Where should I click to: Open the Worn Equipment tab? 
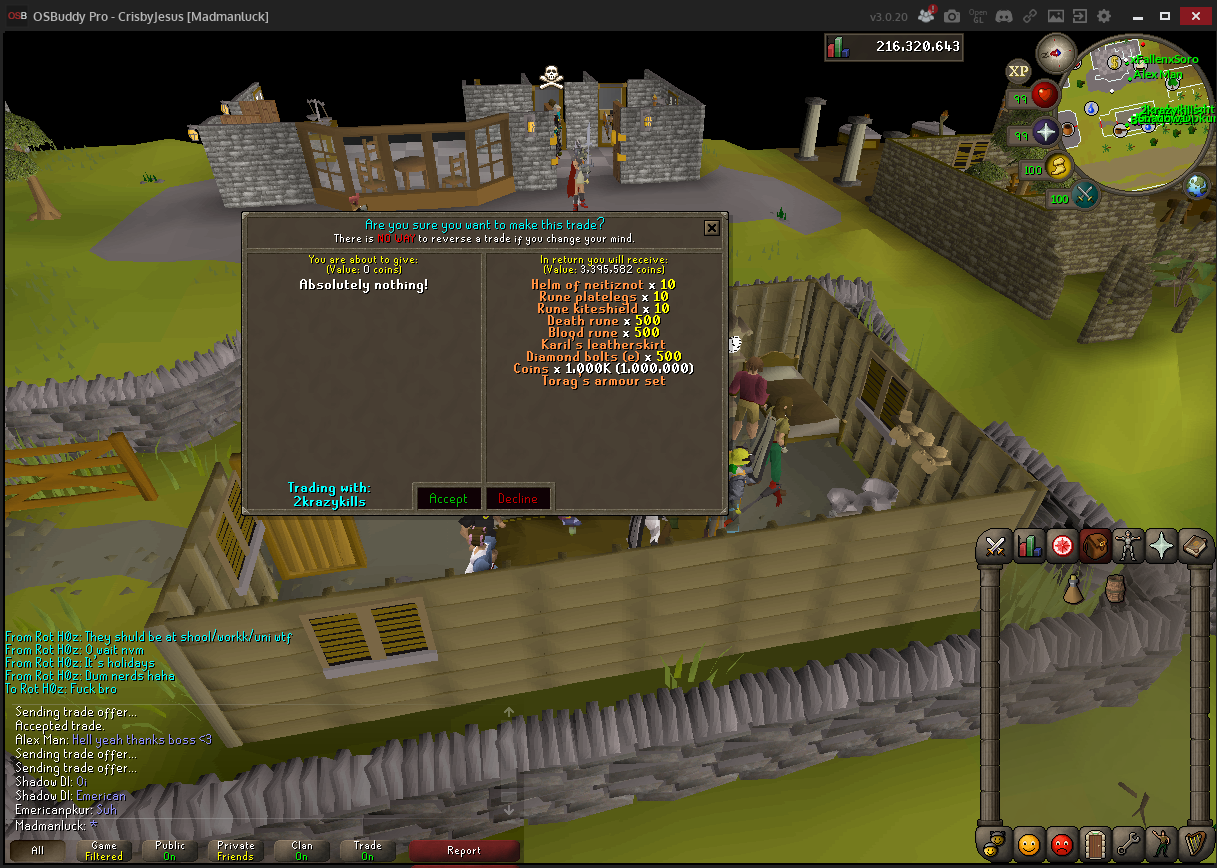1129,546
